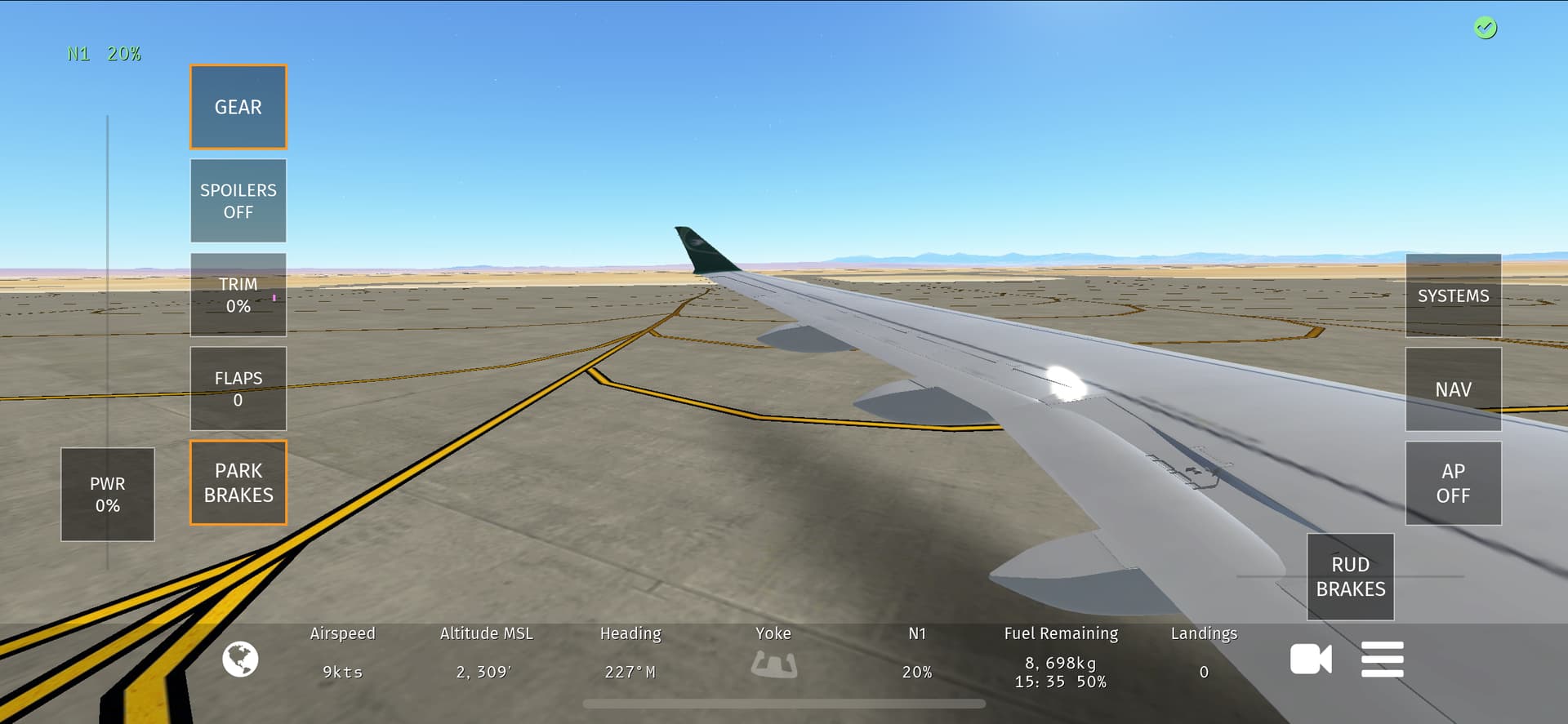Adjust the FLAPS 0 setting
The image size is (1568, 724).
coord(238,389)
